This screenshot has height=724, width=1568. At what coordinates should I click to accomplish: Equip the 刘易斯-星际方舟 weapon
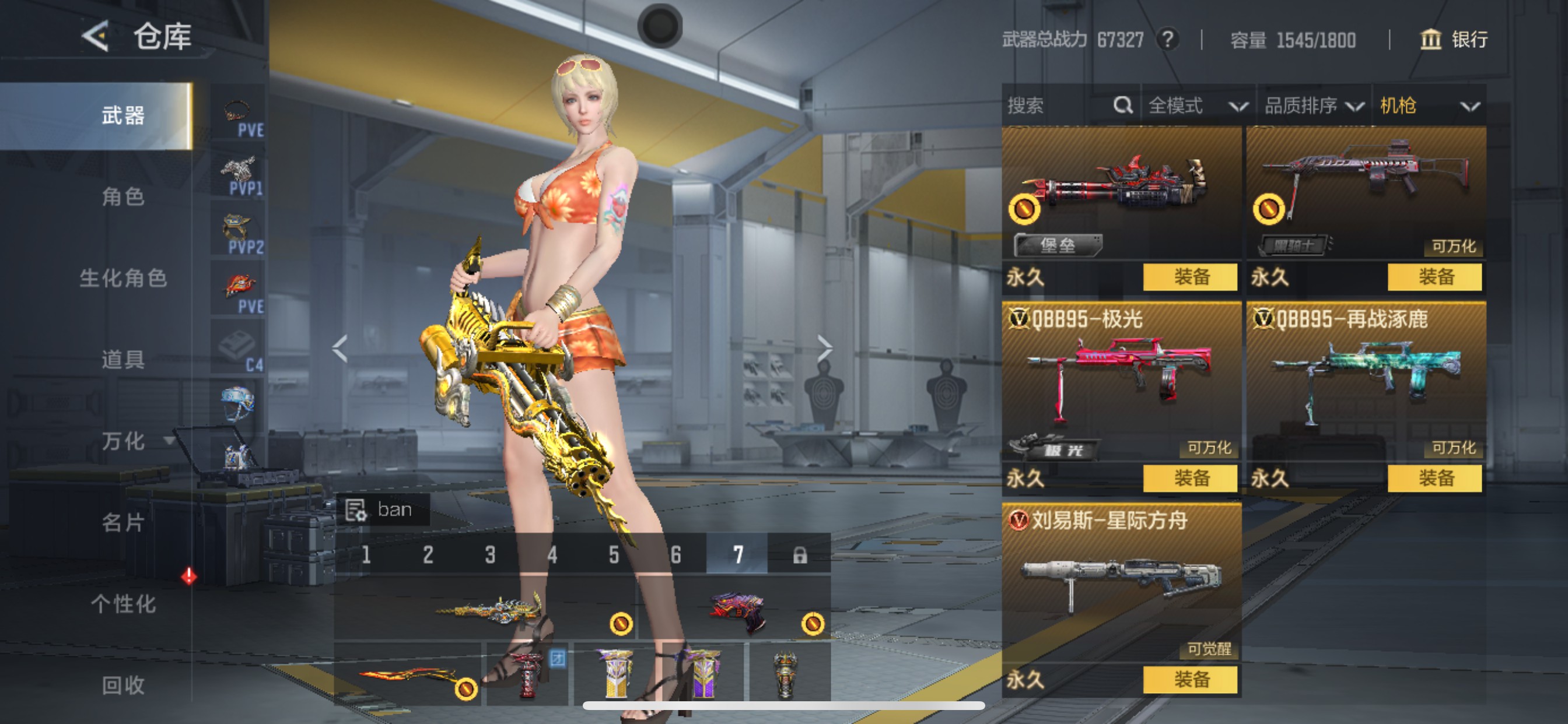(x=1190, y=680)
